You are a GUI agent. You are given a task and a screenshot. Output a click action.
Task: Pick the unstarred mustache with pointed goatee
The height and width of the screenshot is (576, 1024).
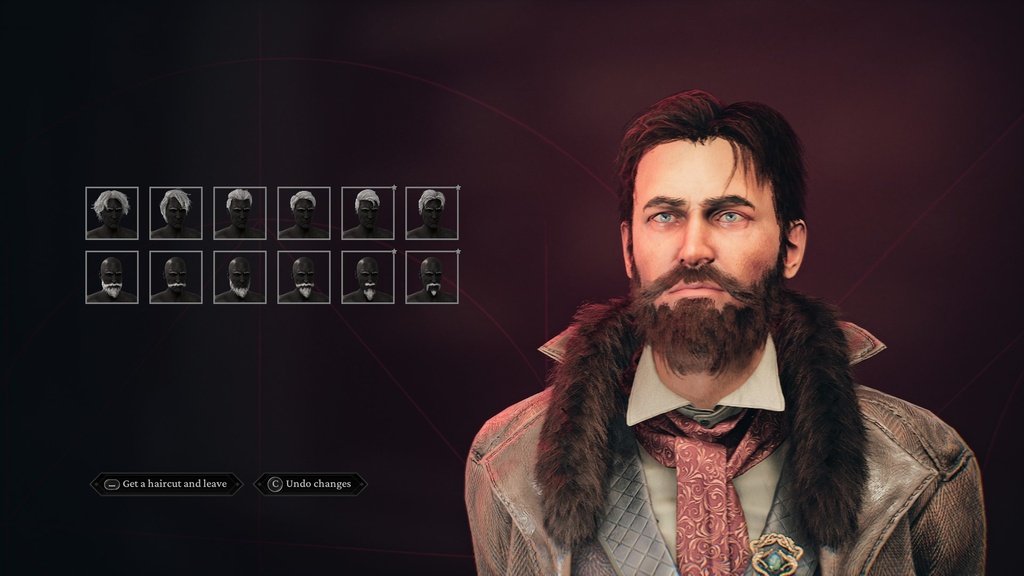304,277
